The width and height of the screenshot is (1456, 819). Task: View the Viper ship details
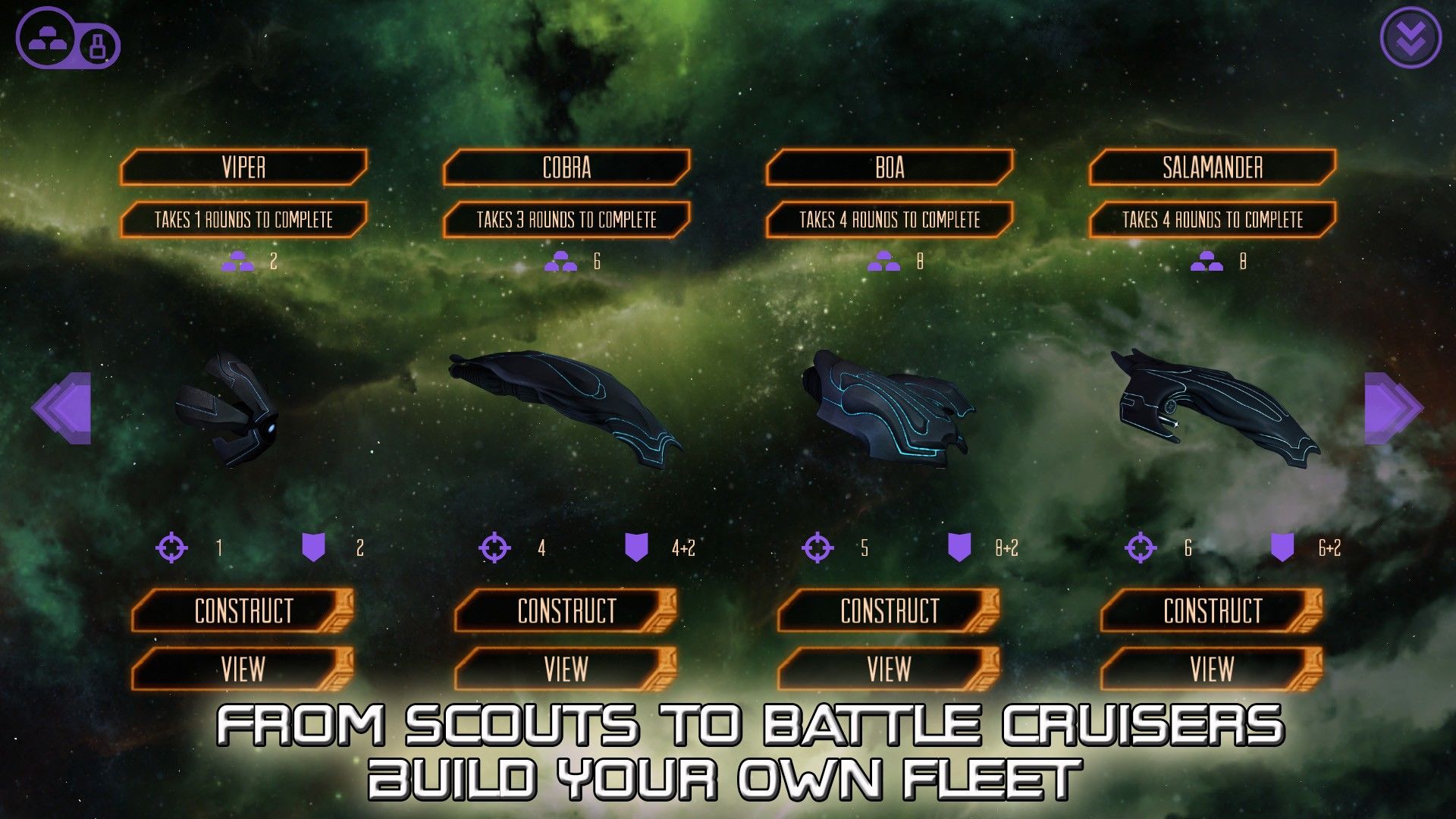point(243,669)
